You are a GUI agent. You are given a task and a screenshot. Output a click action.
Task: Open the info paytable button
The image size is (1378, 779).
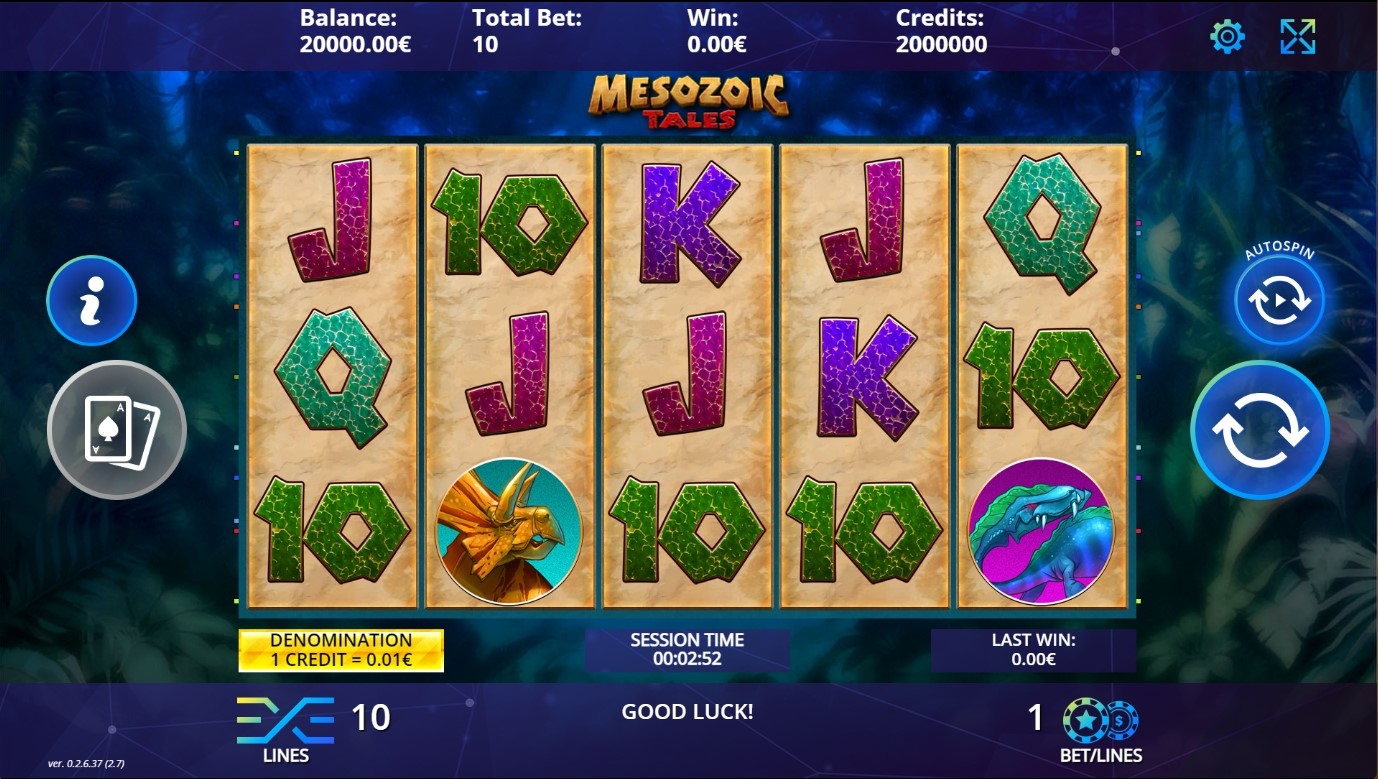[x=91, y=300]
